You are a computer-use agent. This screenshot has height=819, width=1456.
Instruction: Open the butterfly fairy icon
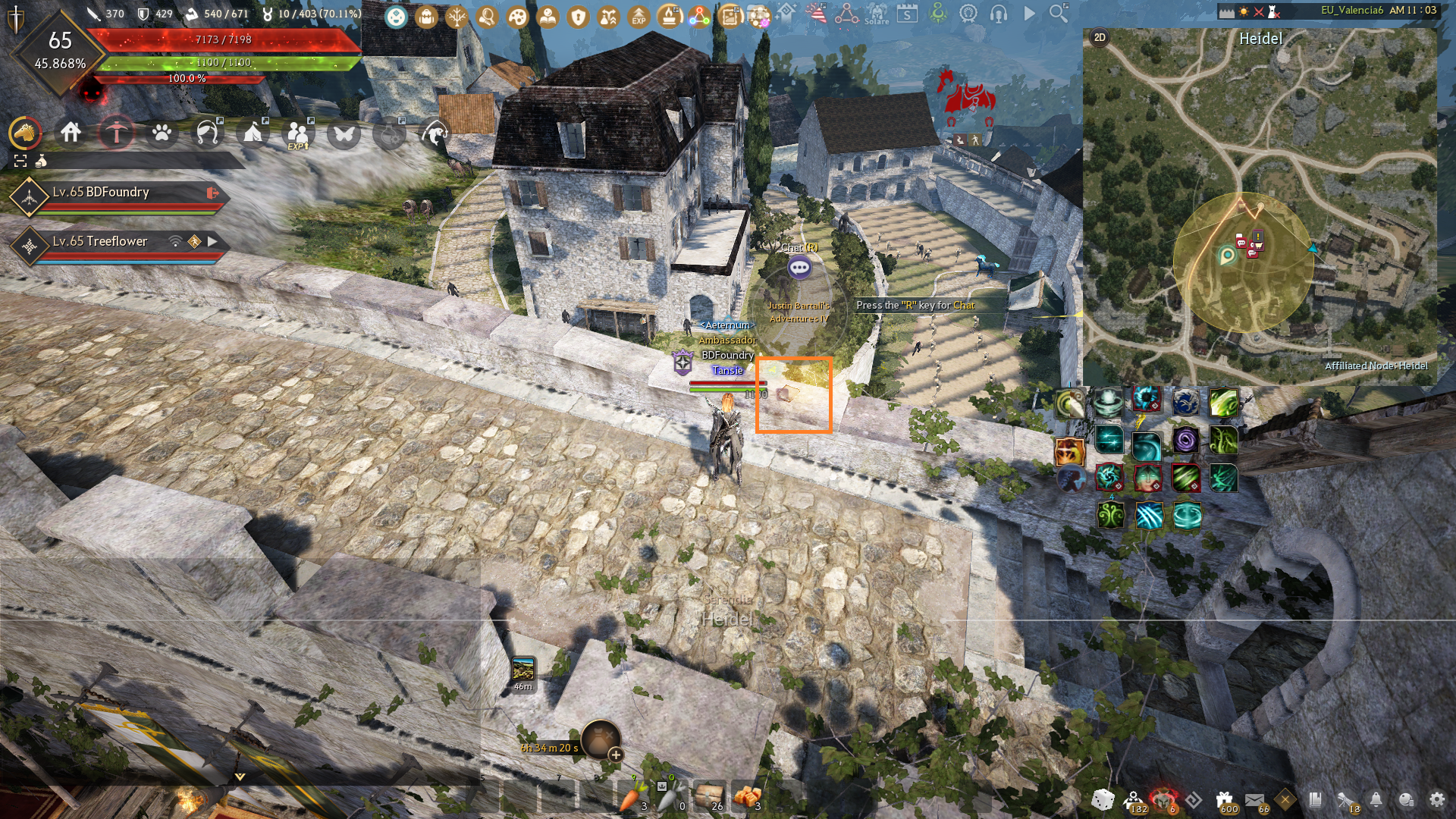(x=344, y=134)
